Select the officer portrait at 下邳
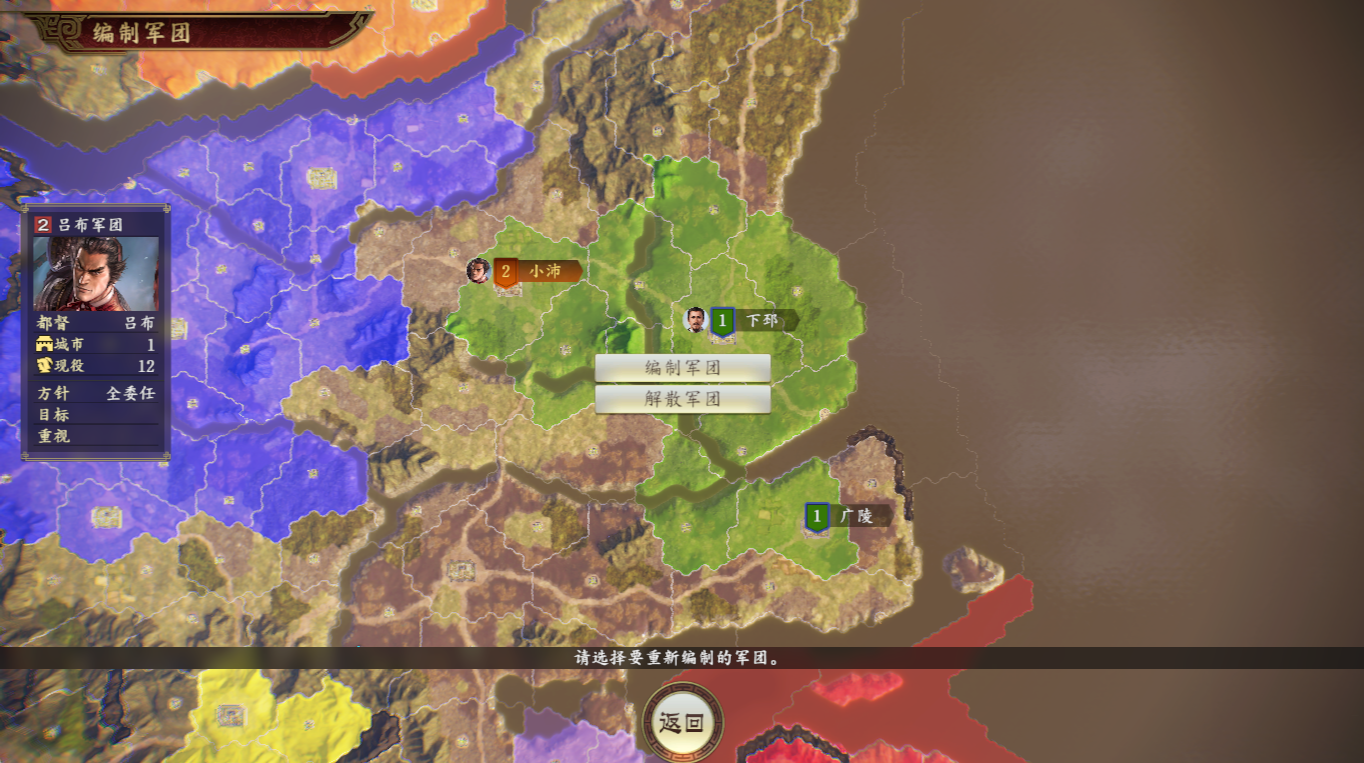The image size is (1364, 763). pyautogui.click(x=694, y=317)
